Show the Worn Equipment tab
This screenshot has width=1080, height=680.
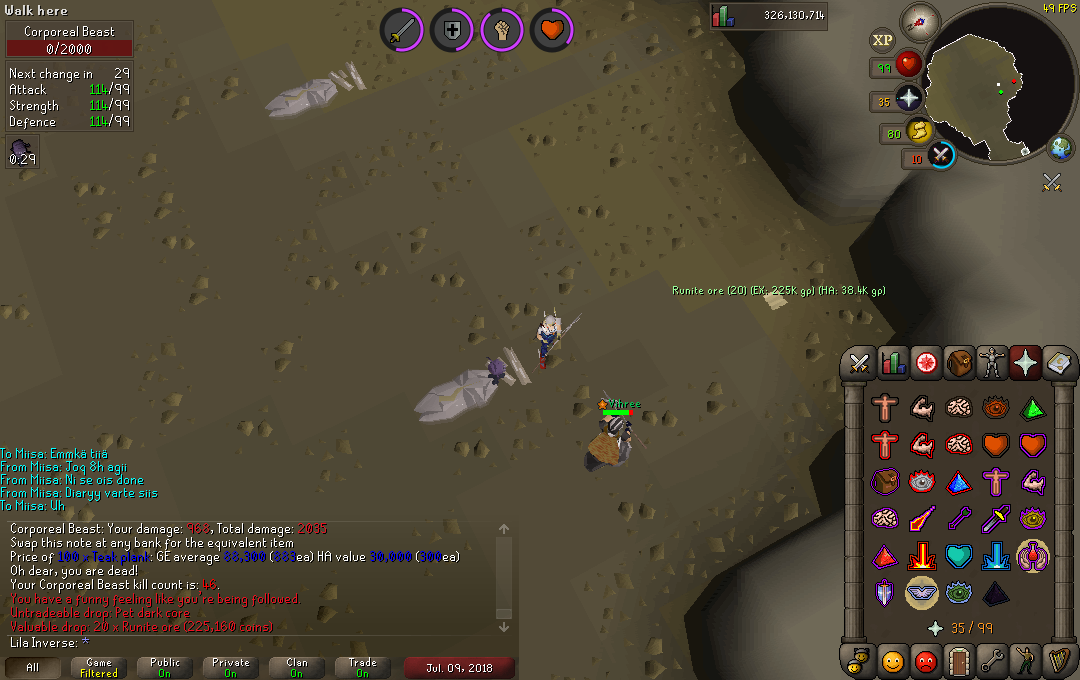coord(991,364)
